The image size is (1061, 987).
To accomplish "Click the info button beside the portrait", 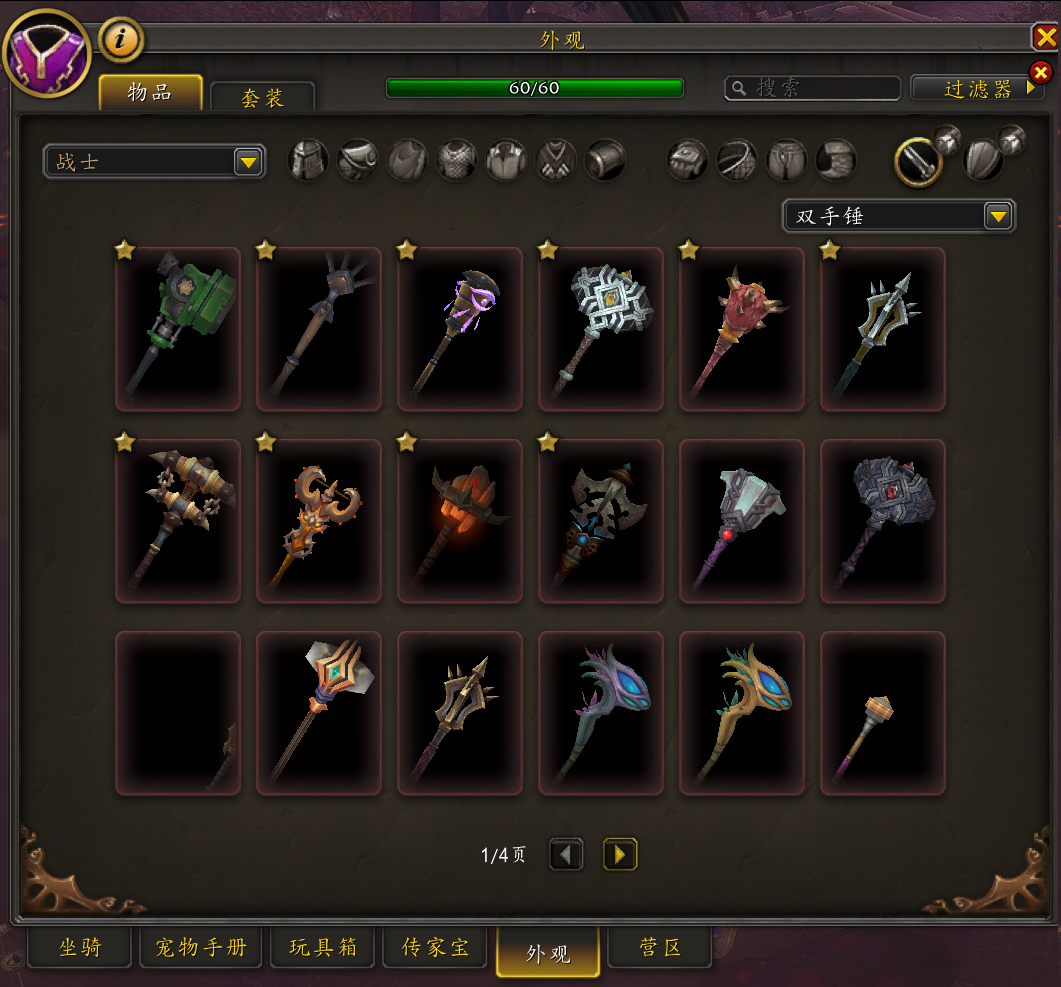I will tap(121, 40).
